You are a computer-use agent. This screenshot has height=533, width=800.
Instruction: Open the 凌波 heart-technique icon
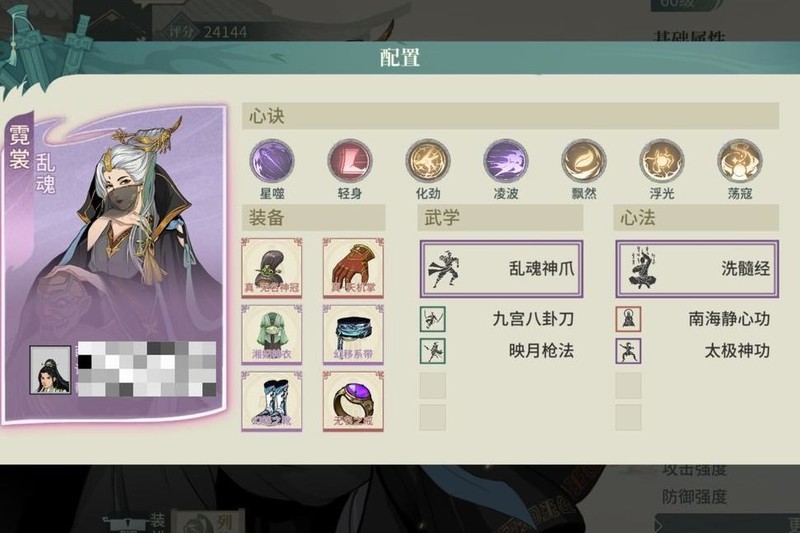point(506,160)
